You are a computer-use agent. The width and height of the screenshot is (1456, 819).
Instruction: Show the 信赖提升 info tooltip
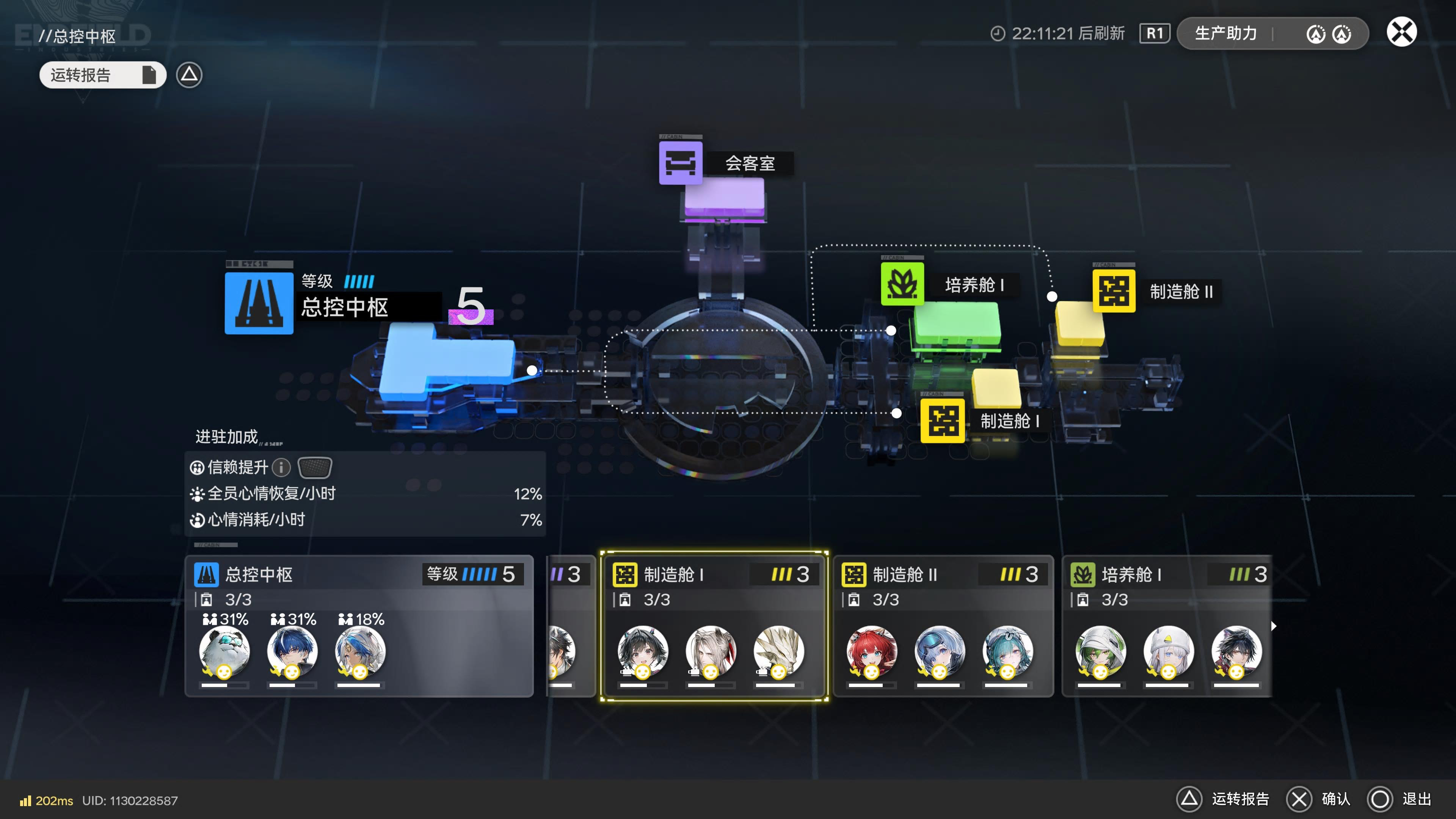[x=281, y=468]
